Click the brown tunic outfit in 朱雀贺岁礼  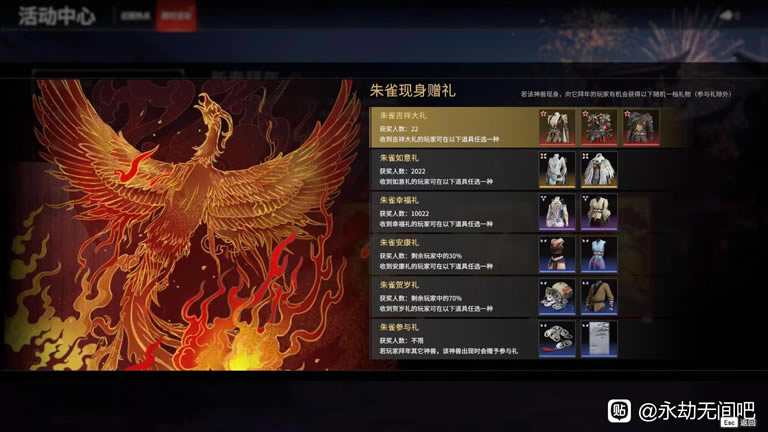[x=599, y=297]
